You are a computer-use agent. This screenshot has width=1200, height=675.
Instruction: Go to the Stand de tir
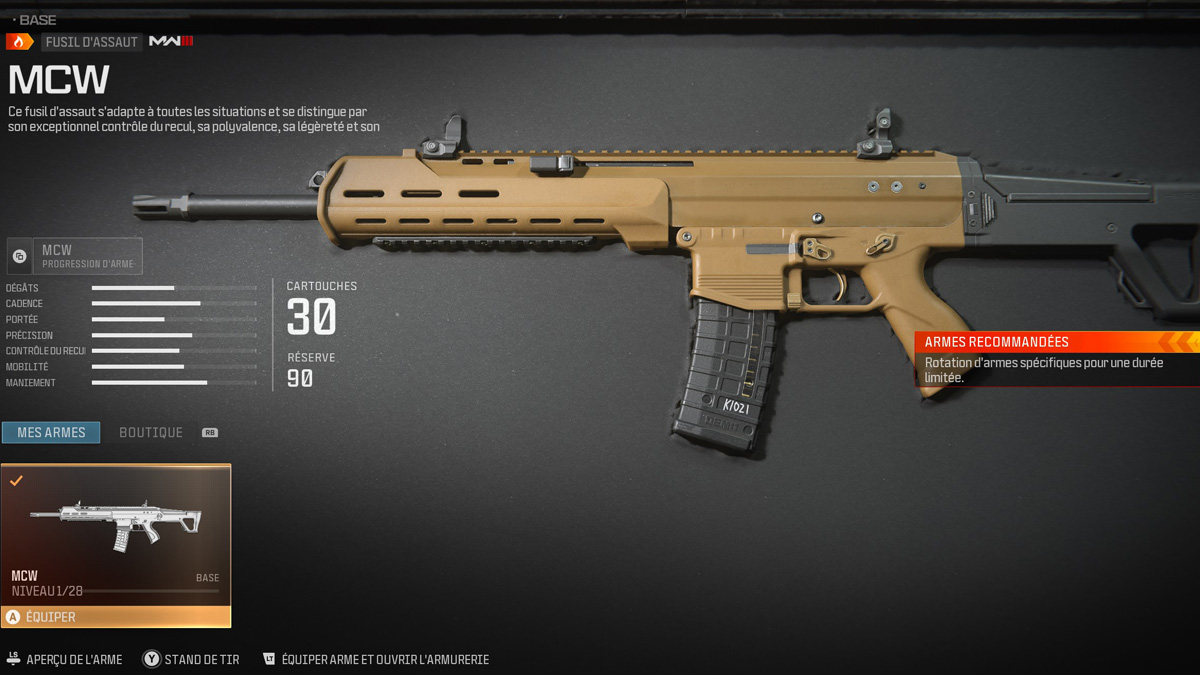(191, 659)
